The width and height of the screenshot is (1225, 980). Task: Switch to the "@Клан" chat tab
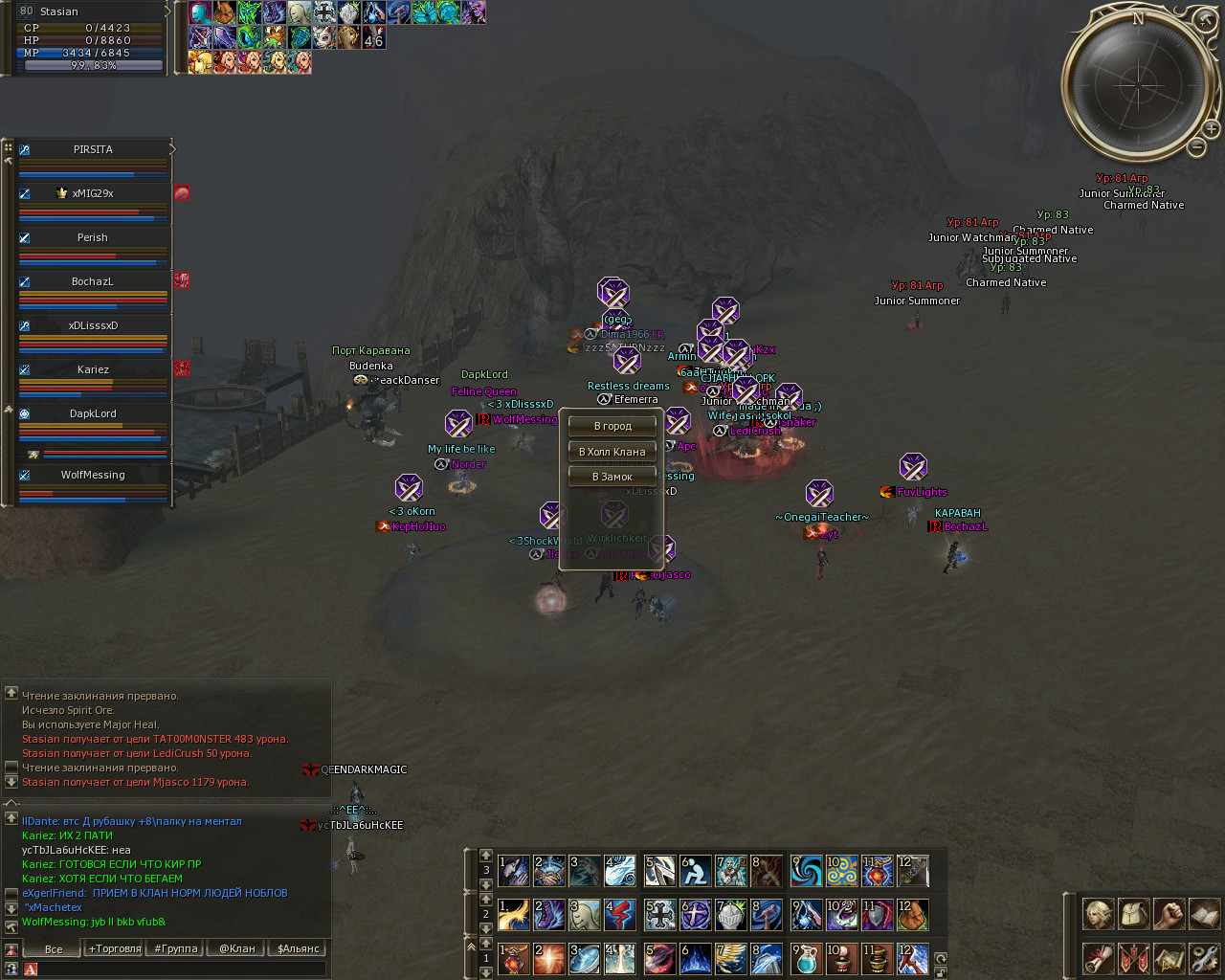coord(237,948)
